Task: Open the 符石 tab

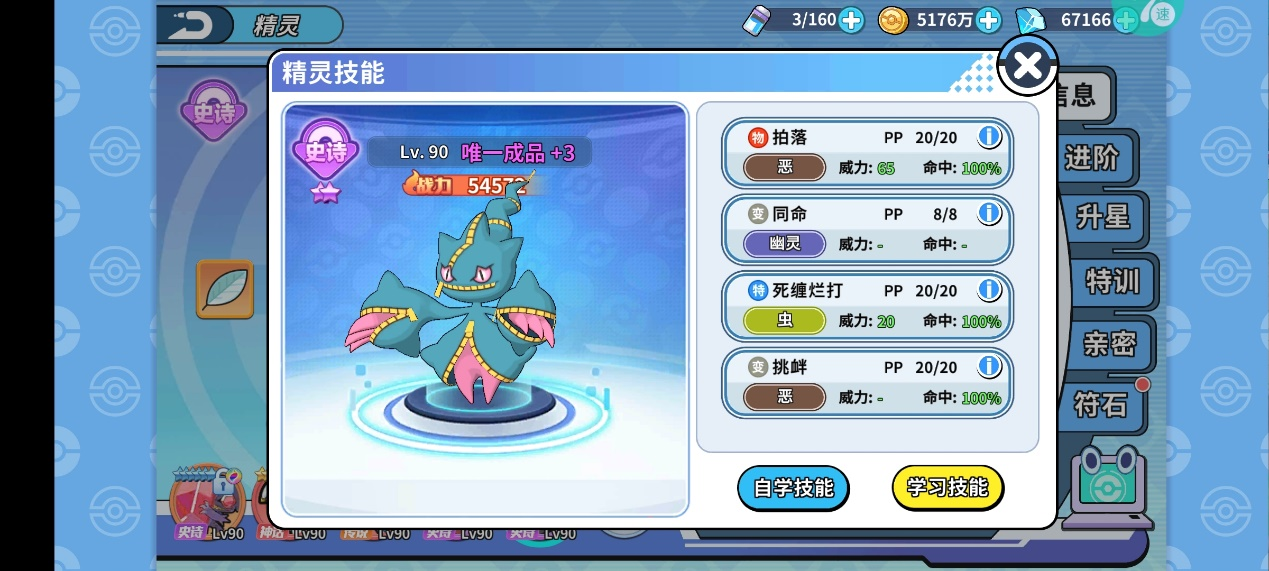Action: coord(1100,404)
